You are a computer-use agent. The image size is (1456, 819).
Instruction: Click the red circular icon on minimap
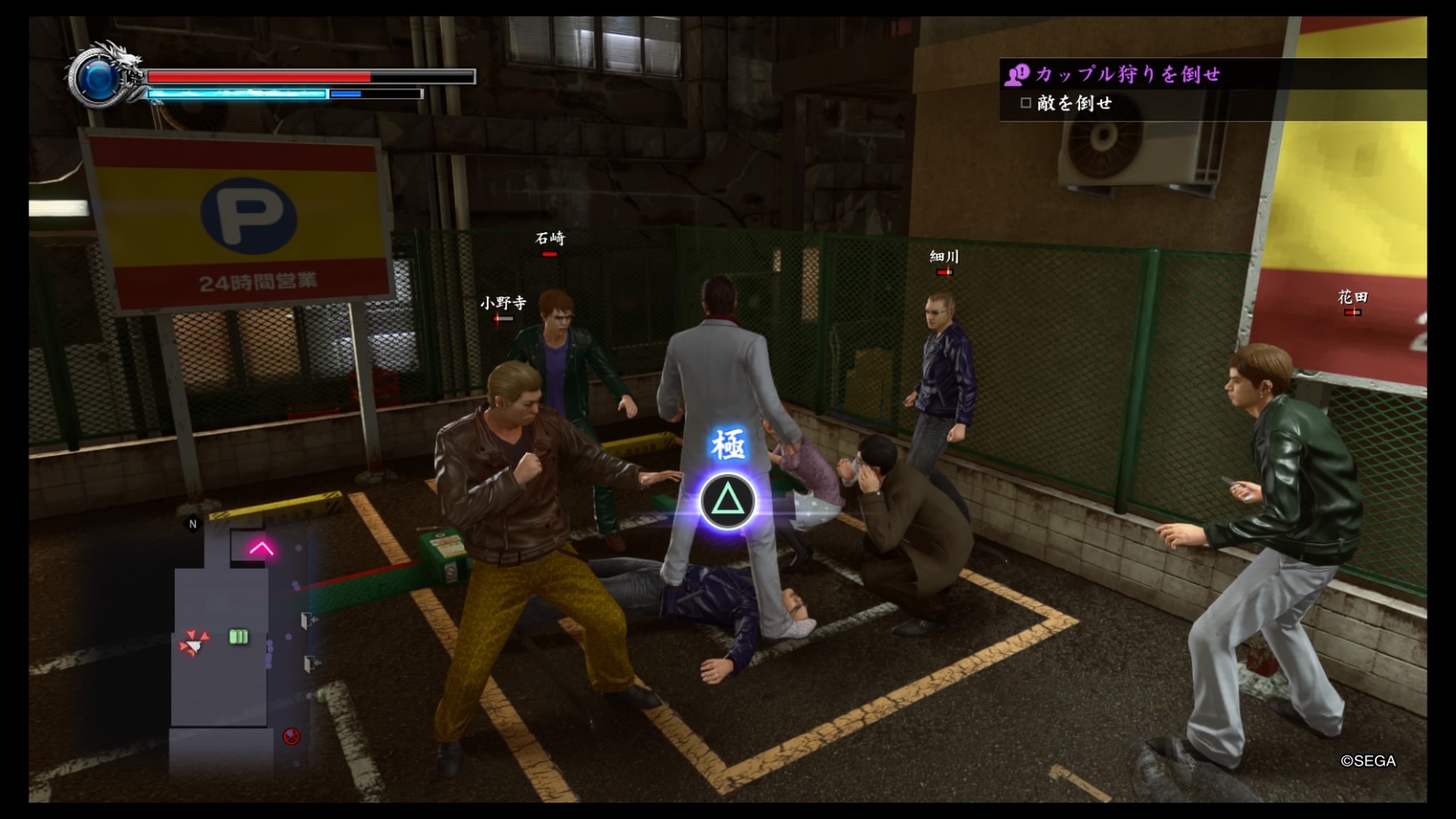pyautogui.click(x=291, y=736)
